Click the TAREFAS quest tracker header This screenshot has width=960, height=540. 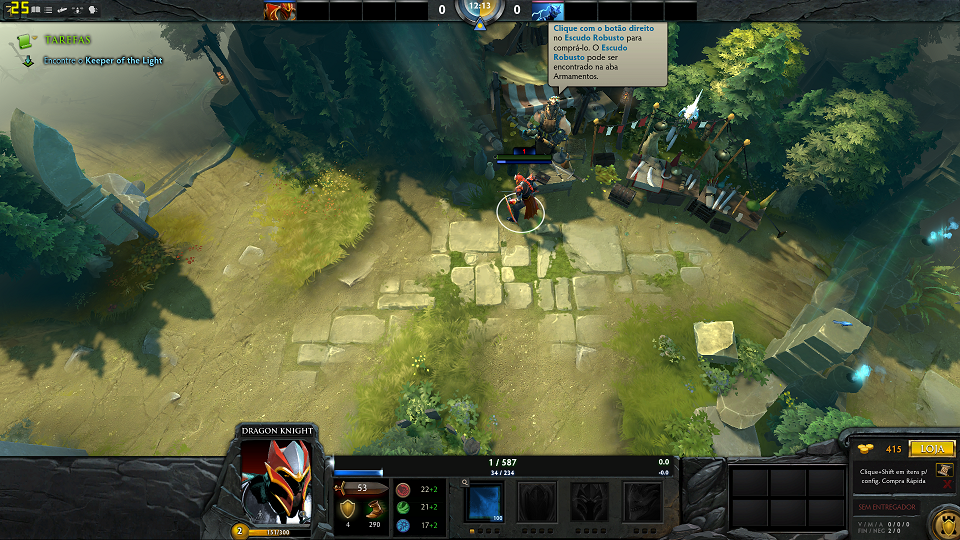[x=66, y=40]
